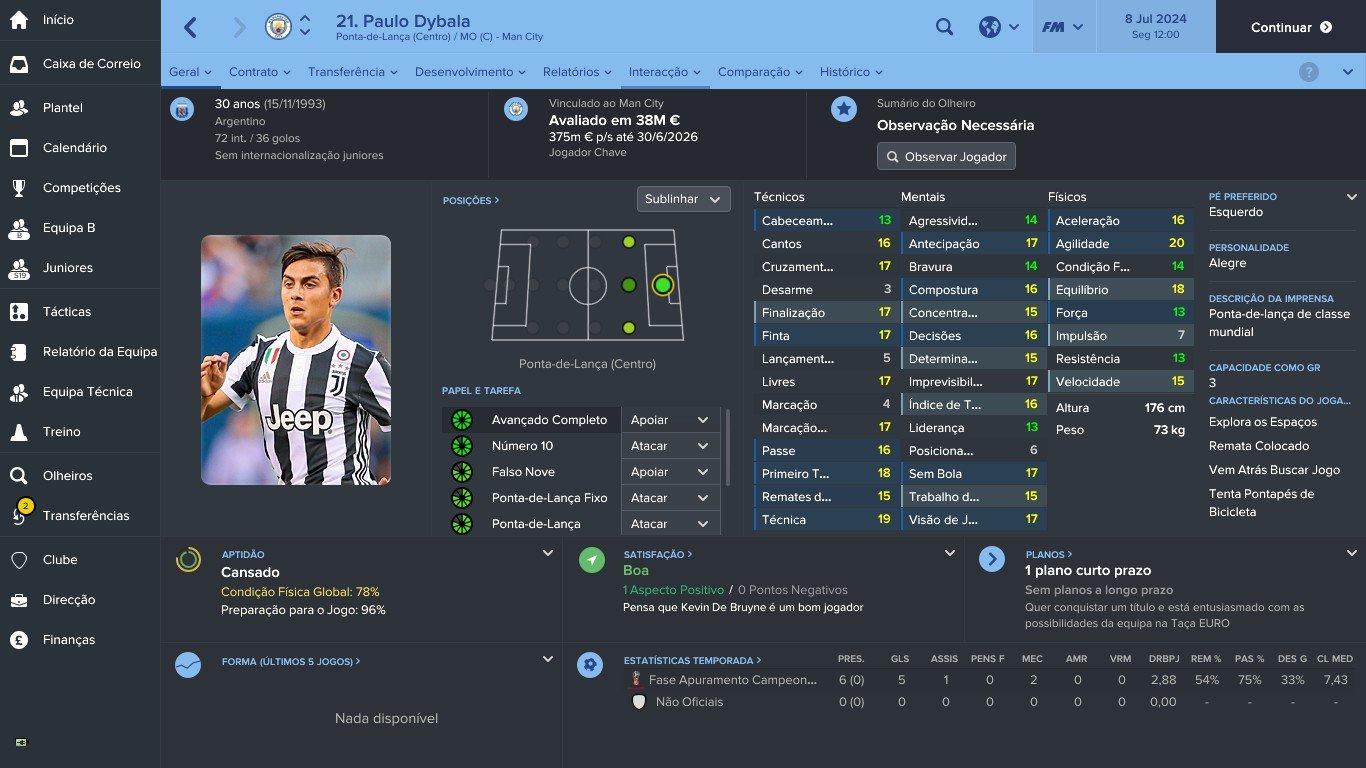
Task: Open the Contrato tab dropdown
Action: [x=259, y=72]
